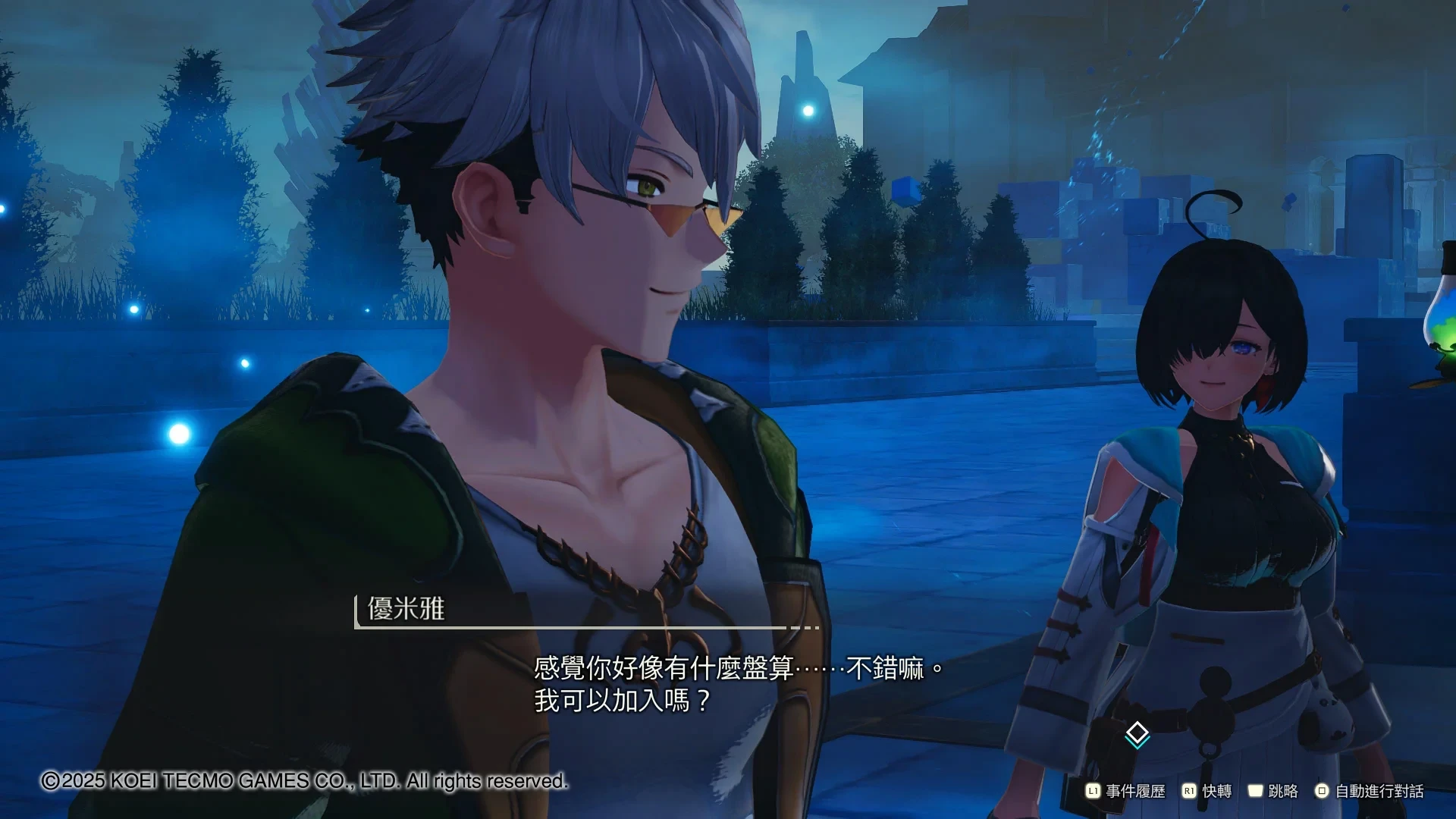Open the 事件履歷 event log
The width and height of the screenshot is (1456, 819).
click(1125, 791)
